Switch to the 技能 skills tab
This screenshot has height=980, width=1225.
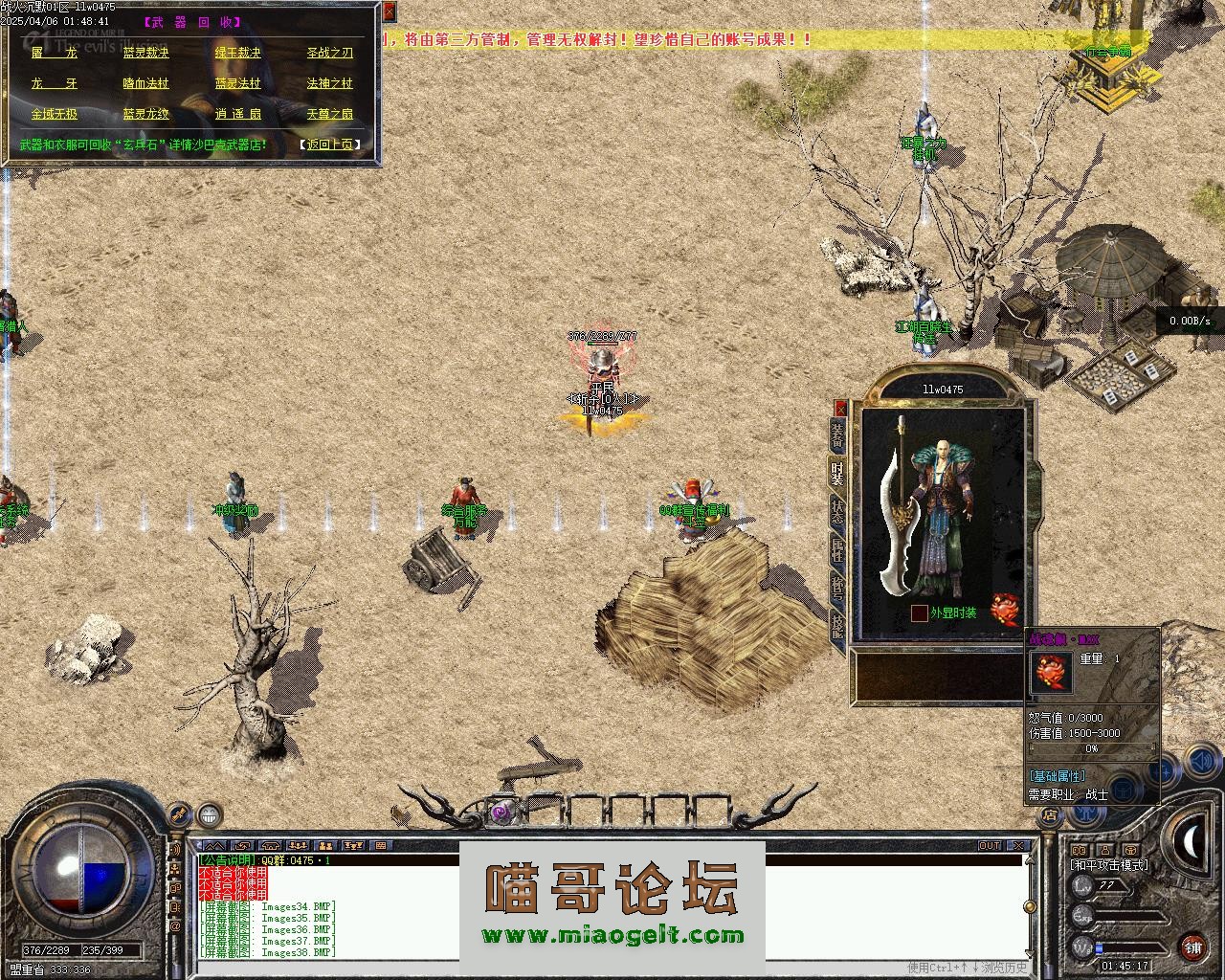[x=837, y=626]
